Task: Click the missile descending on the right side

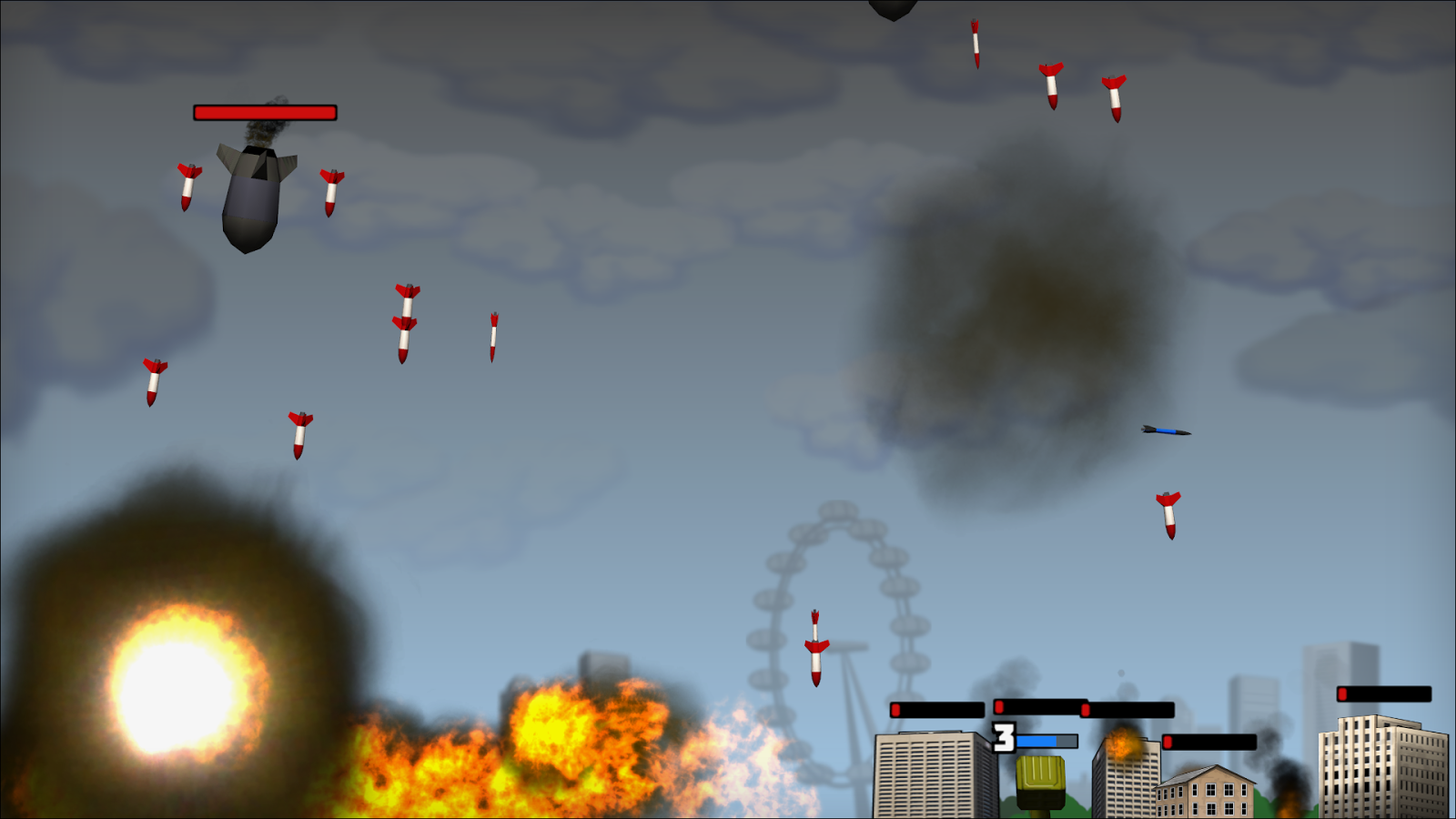Action: click(x=1168, y=514)
